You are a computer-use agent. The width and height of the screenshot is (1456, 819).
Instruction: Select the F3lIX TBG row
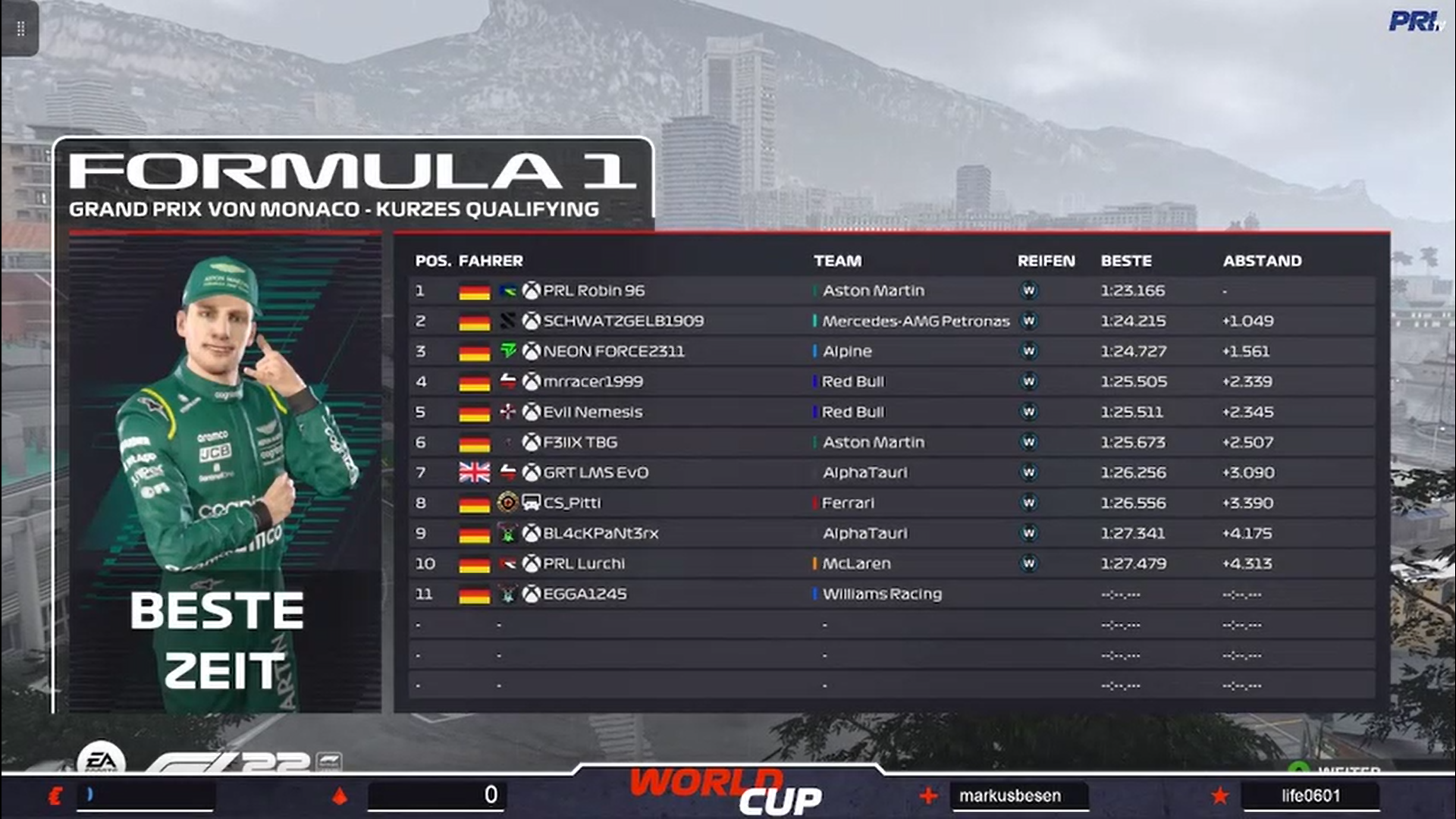pos(580,442)
